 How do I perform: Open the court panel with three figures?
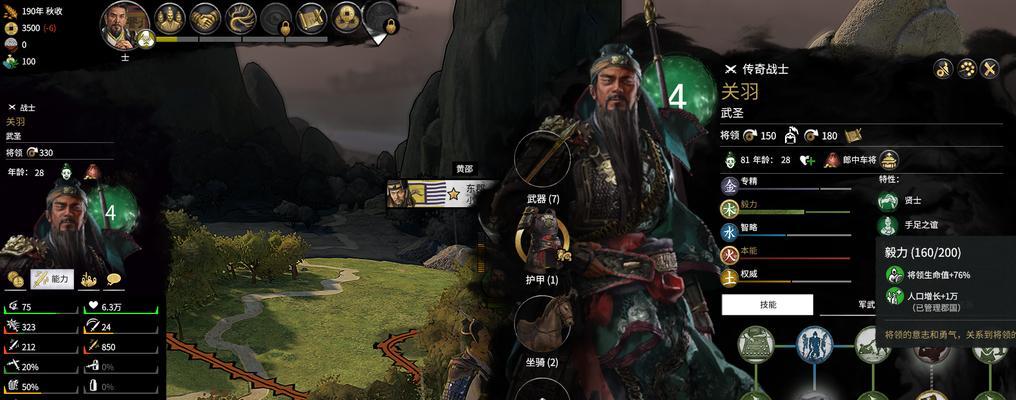pyautogui.click(x=170, y=17)
